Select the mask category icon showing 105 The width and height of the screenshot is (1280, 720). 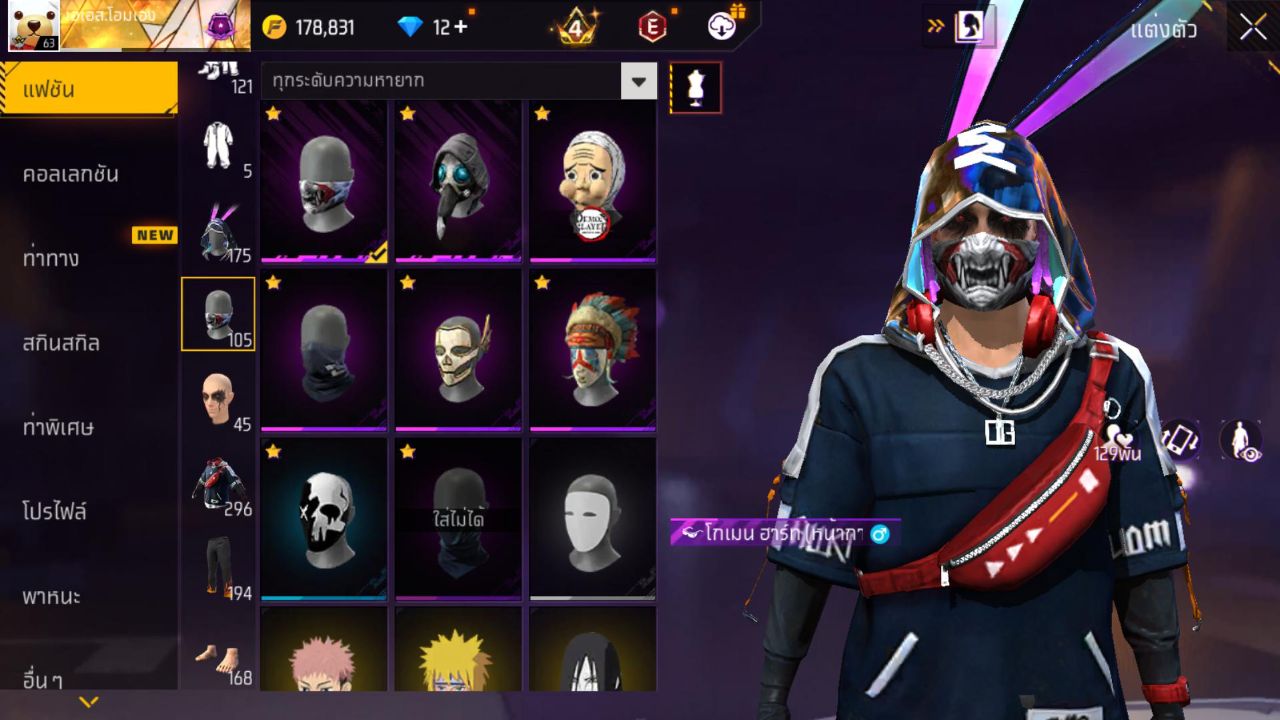[x=218, y=314]
